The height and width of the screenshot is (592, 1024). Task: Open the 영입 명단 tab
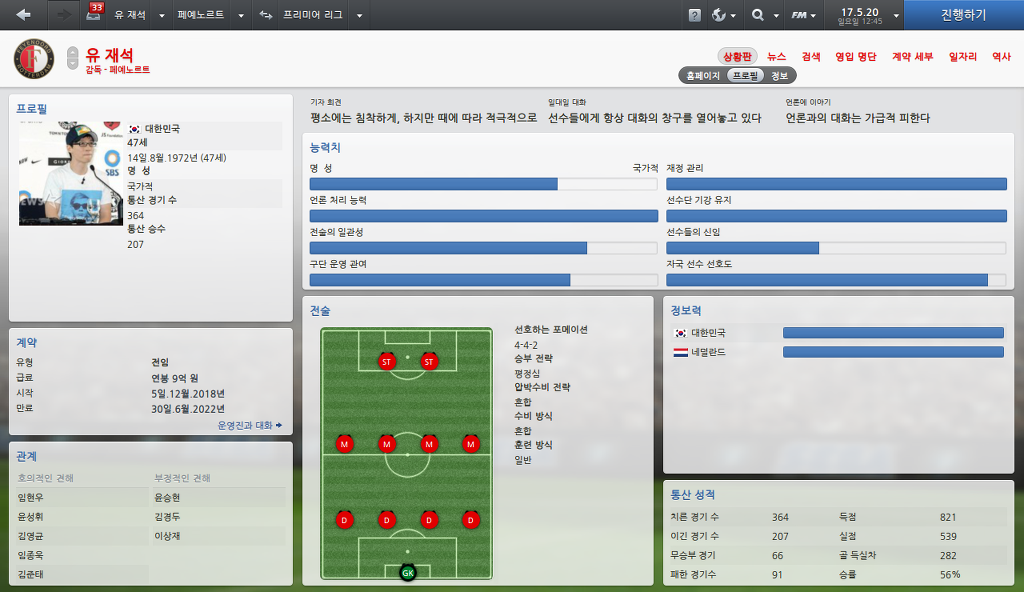(x=855, y=57)
